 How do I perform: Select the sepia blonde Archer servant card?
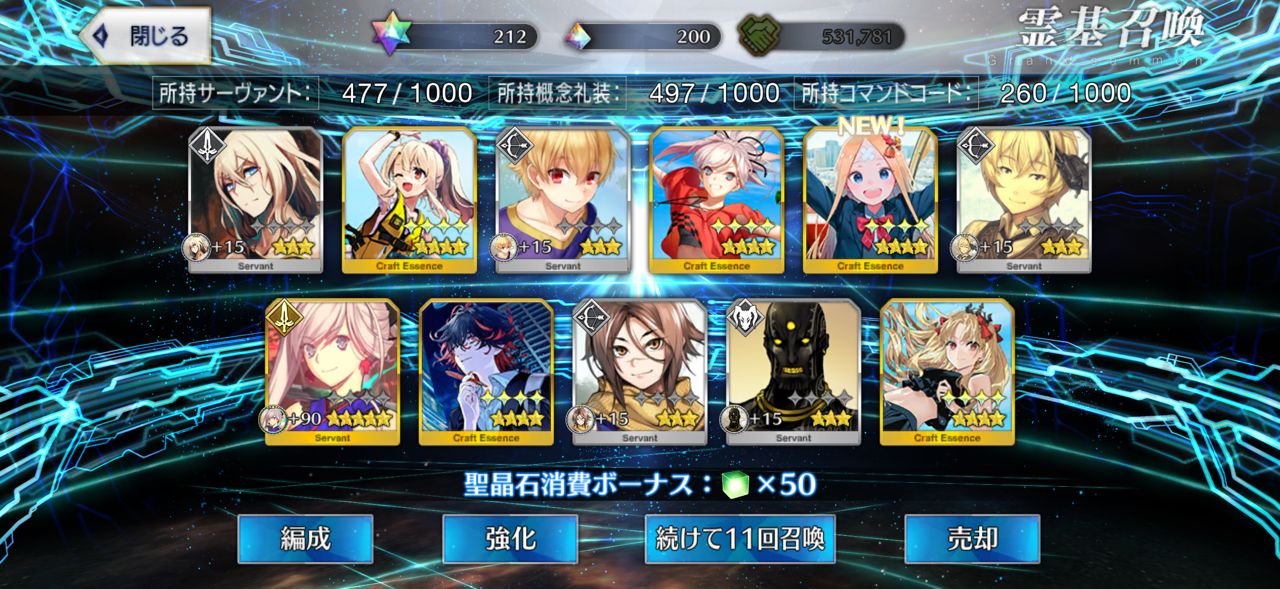point(1023,200)
